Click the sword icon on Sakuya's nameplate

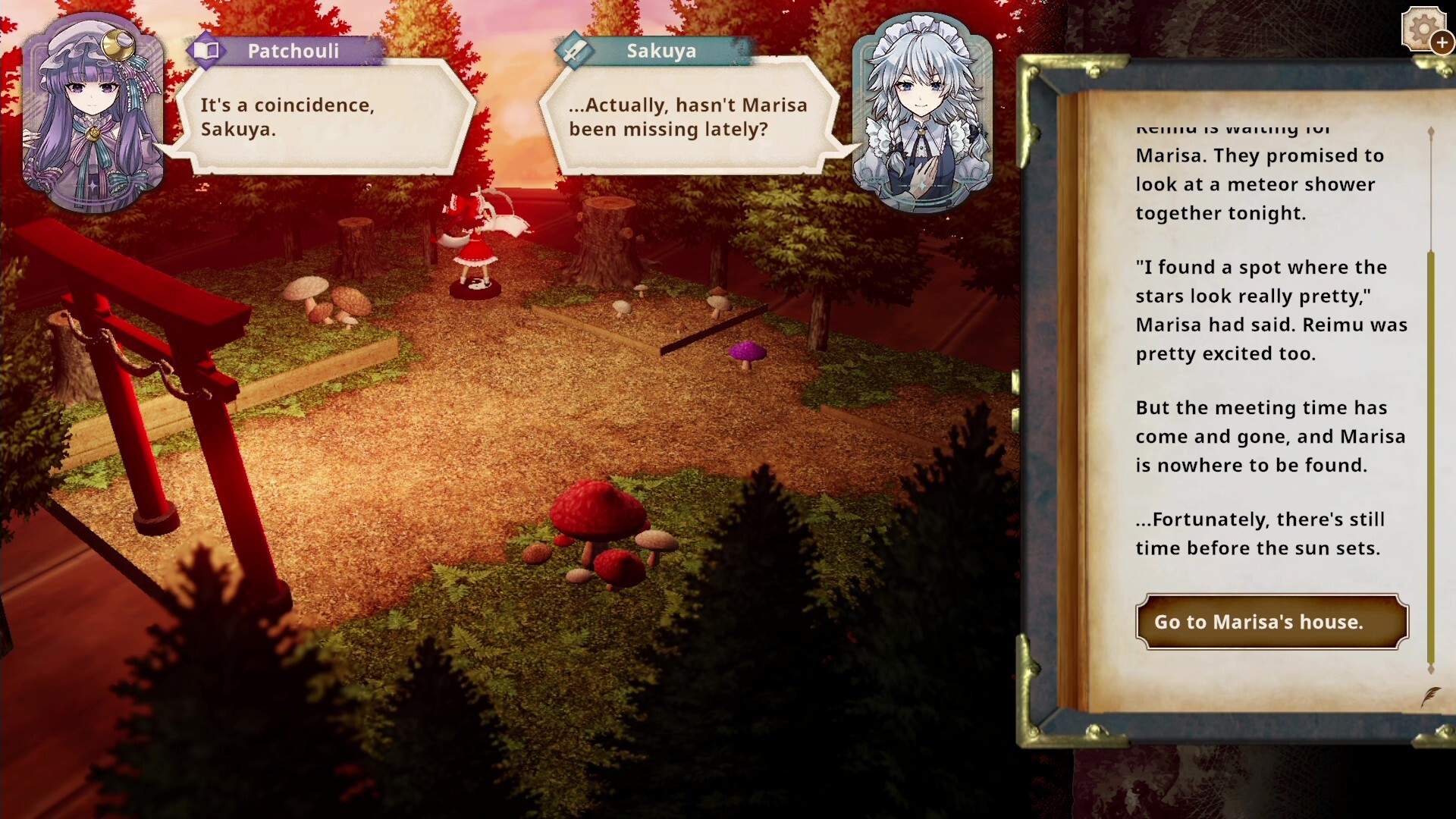coord(576,51)
